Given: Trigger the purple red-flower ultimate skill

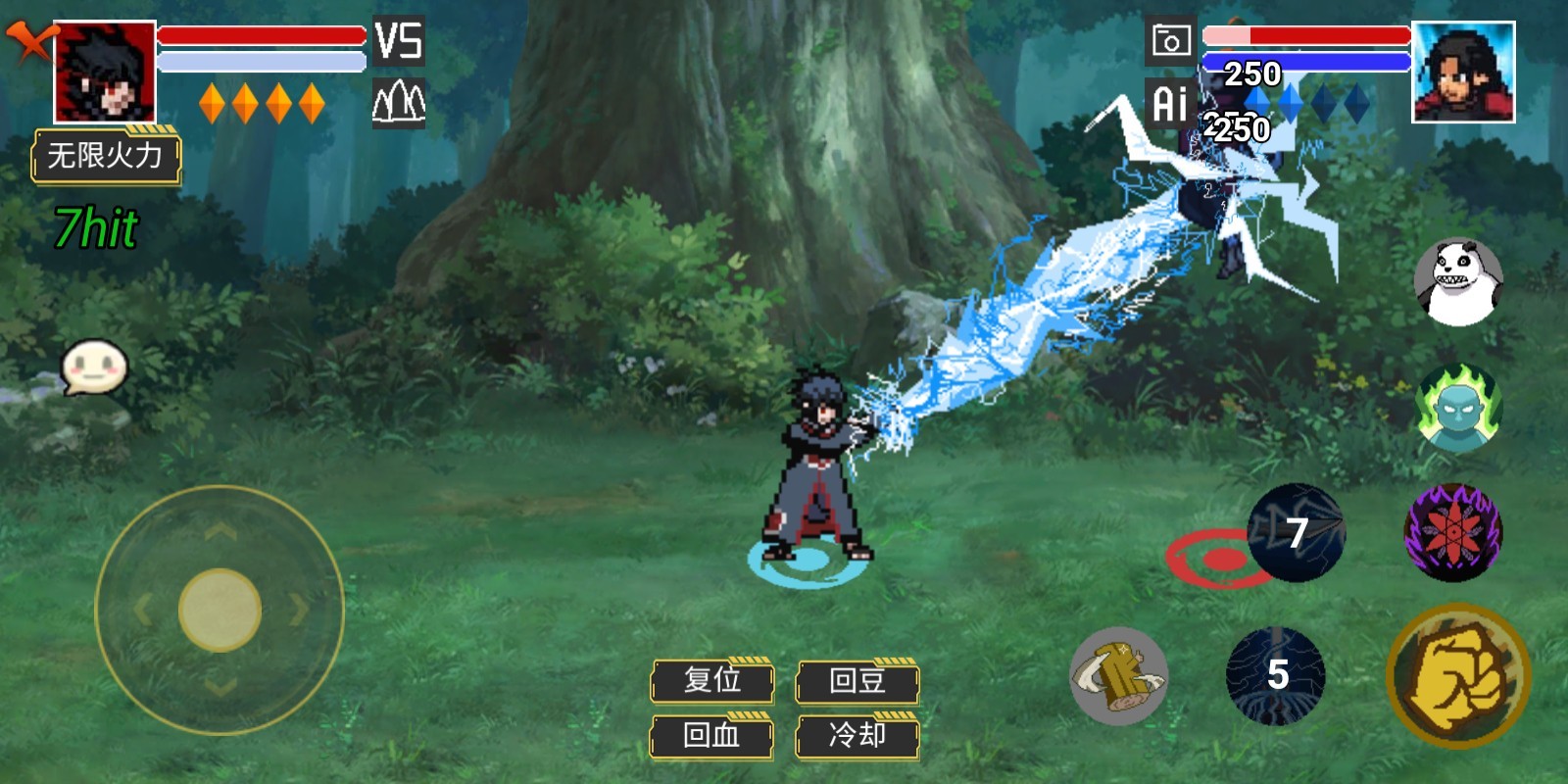Looking at the screenshot, I should 1452,532.
